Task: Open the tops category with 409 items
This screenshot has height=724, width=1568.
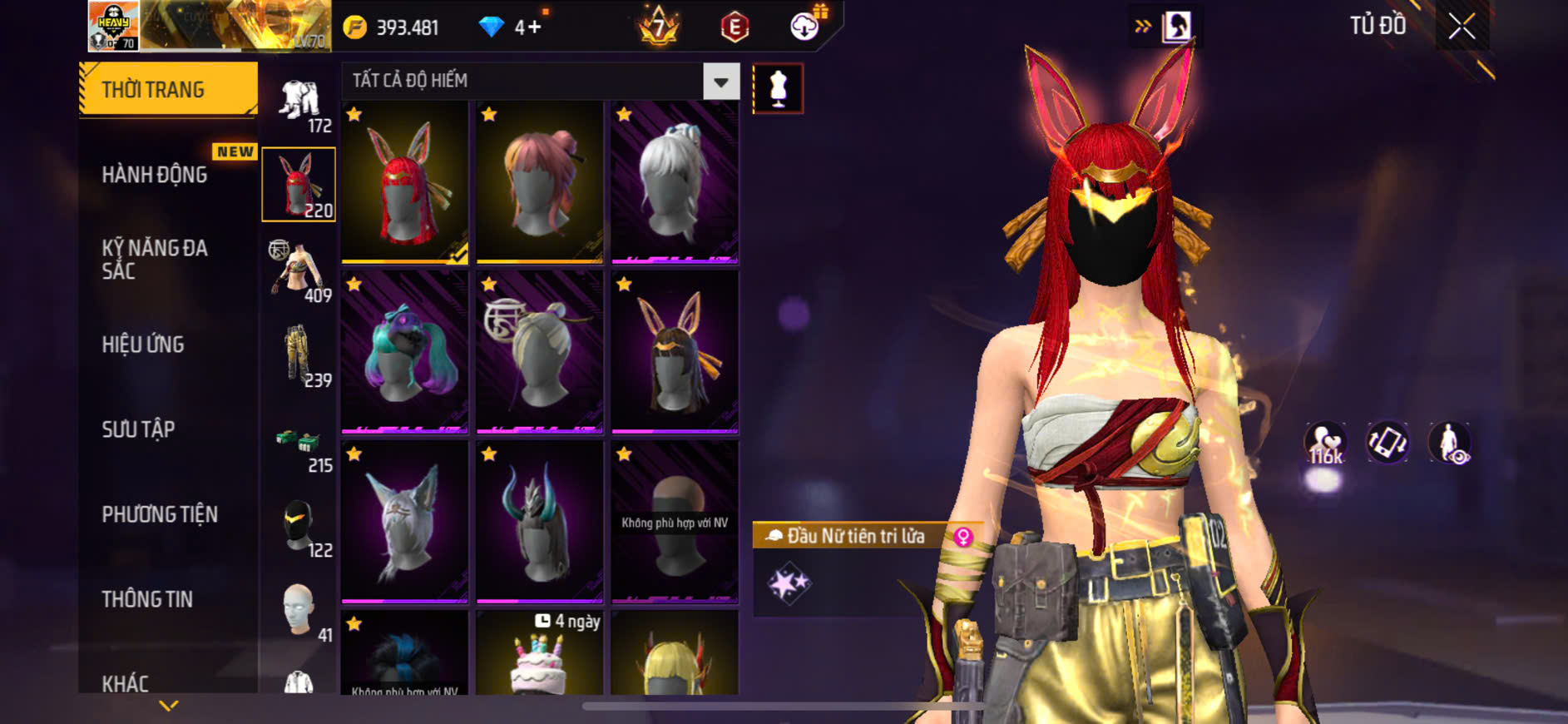Action: (x=299, y=272)
